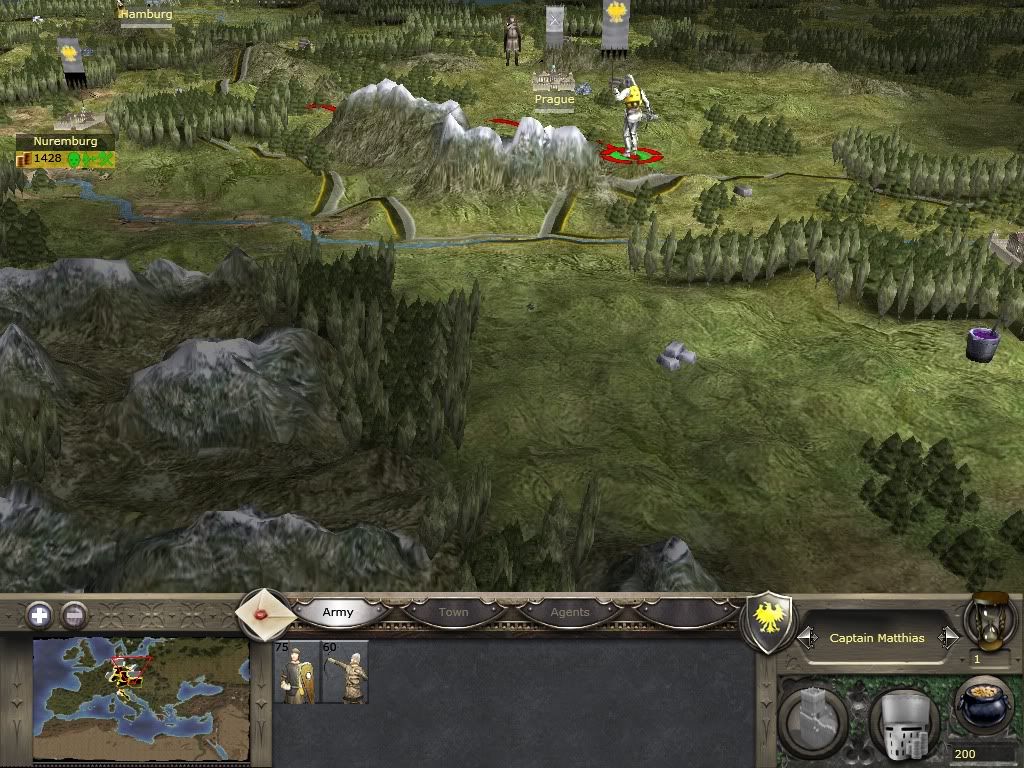The height and width of the screenshot is (768, 1024).
Task: Open the faction overview eagle shield
Action: 768,622
